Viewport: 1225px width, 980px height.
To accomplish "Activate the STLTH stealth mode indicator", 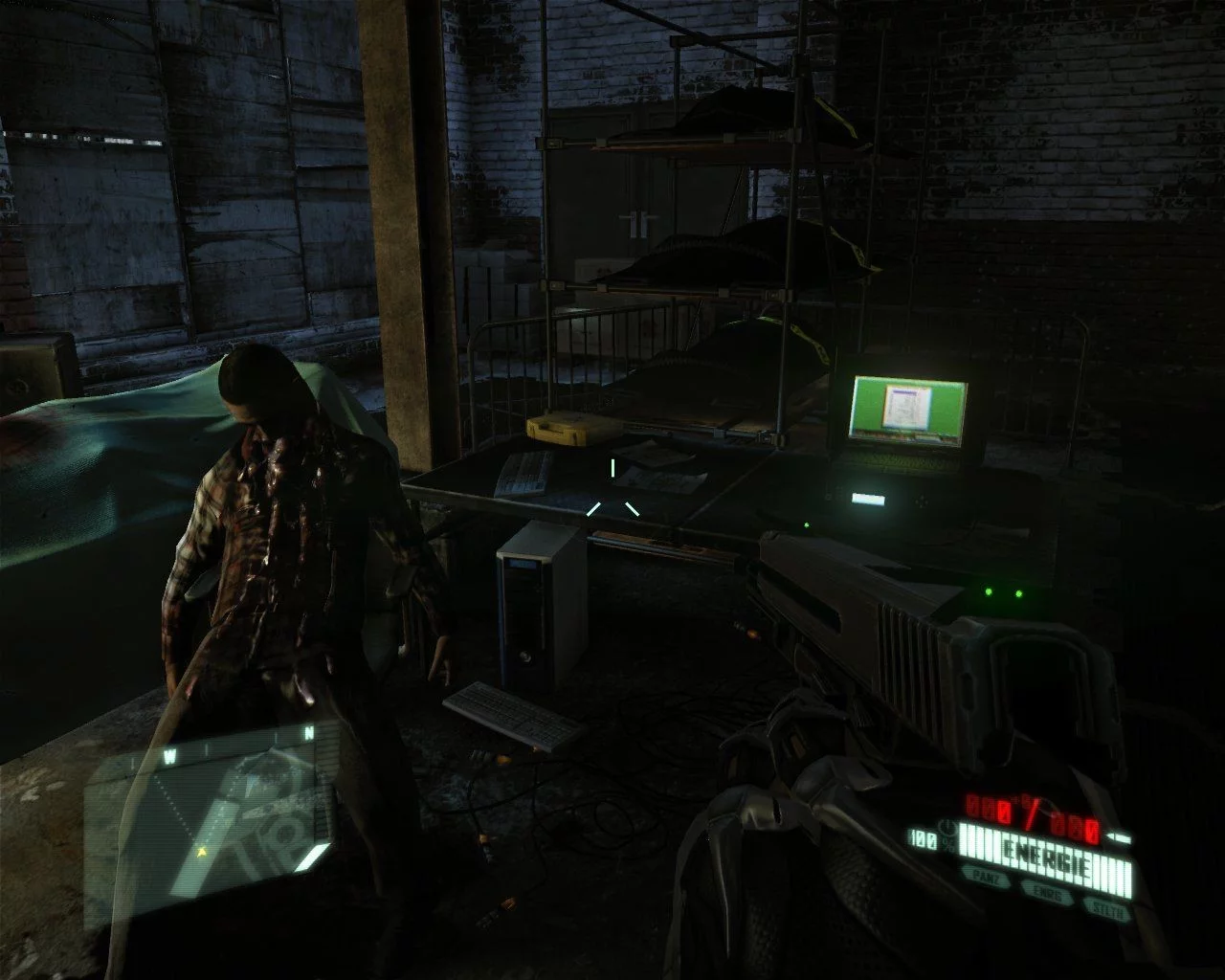I will [1107, 908].
